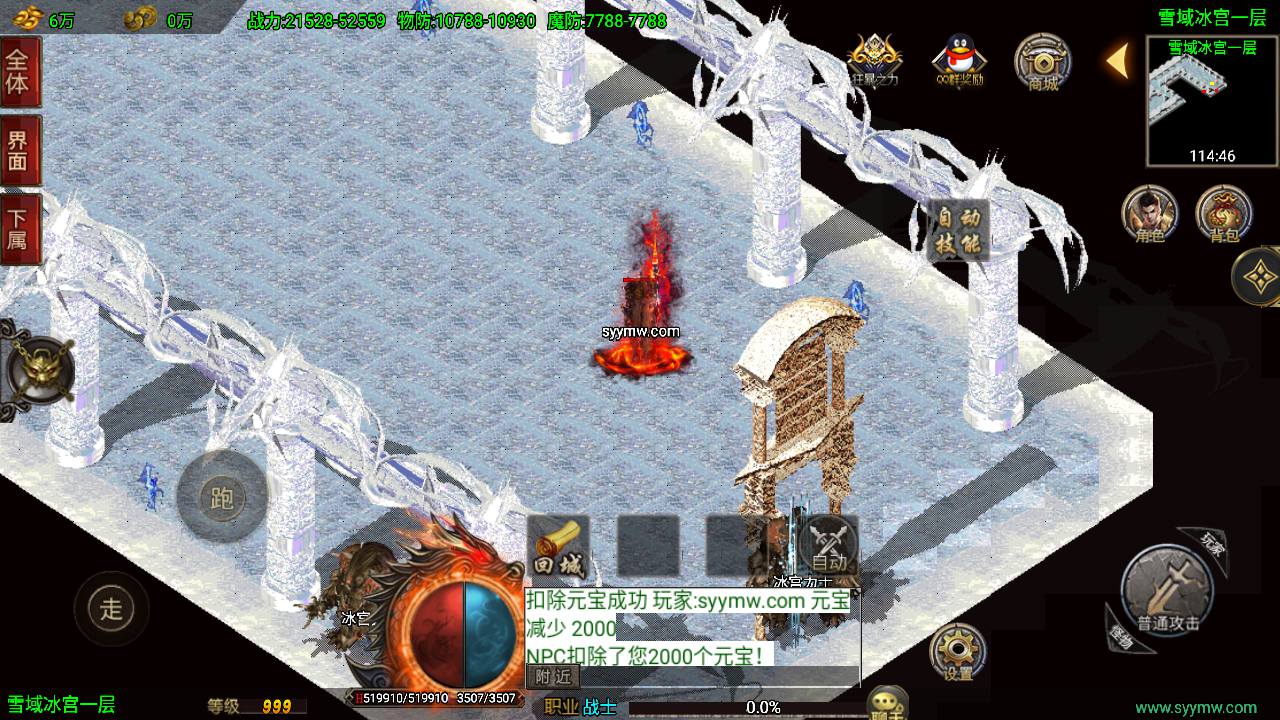Screen dimensions: 1280x720
Task: Switch movement to 跑 run mode
Action: (222, 496)
